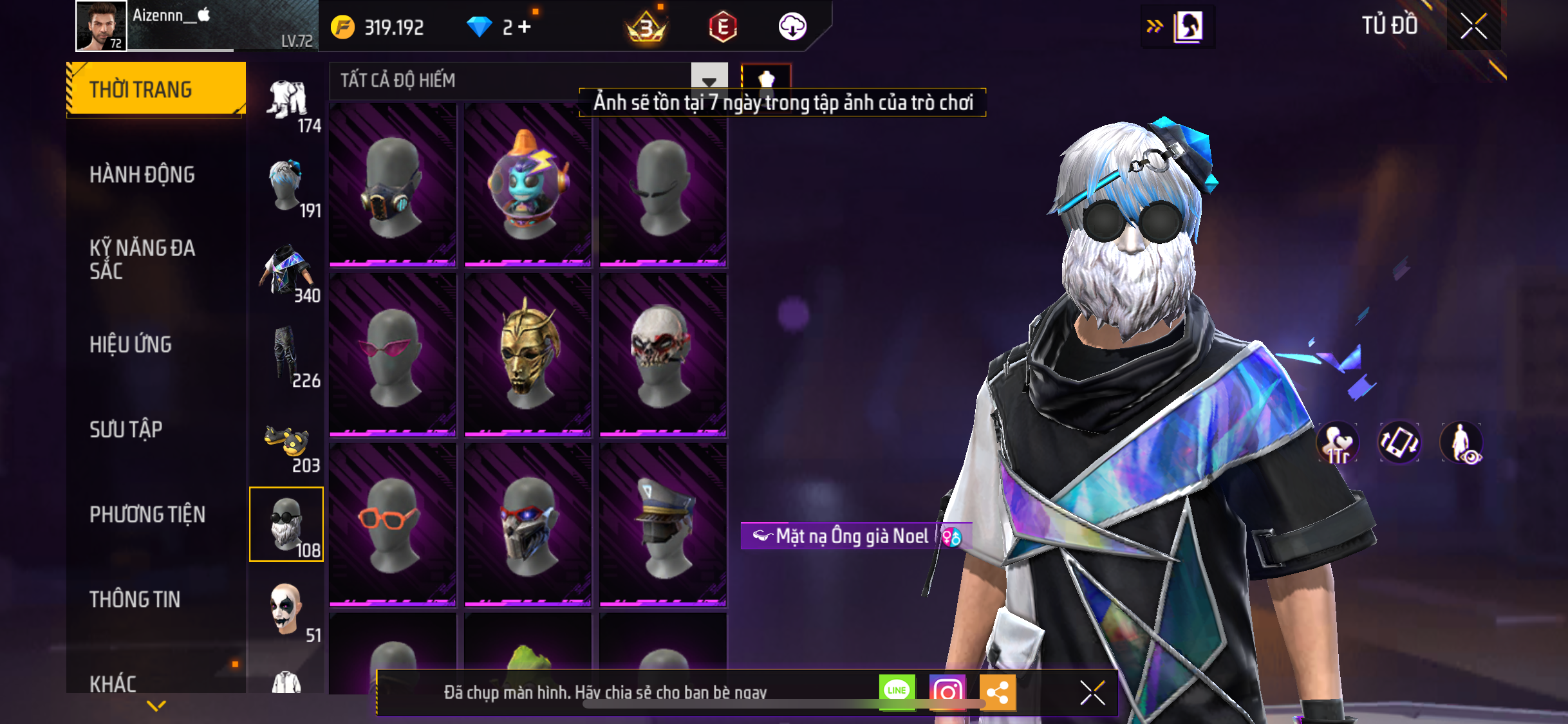Select the gold skull mask item

click(x=528, y=354)
